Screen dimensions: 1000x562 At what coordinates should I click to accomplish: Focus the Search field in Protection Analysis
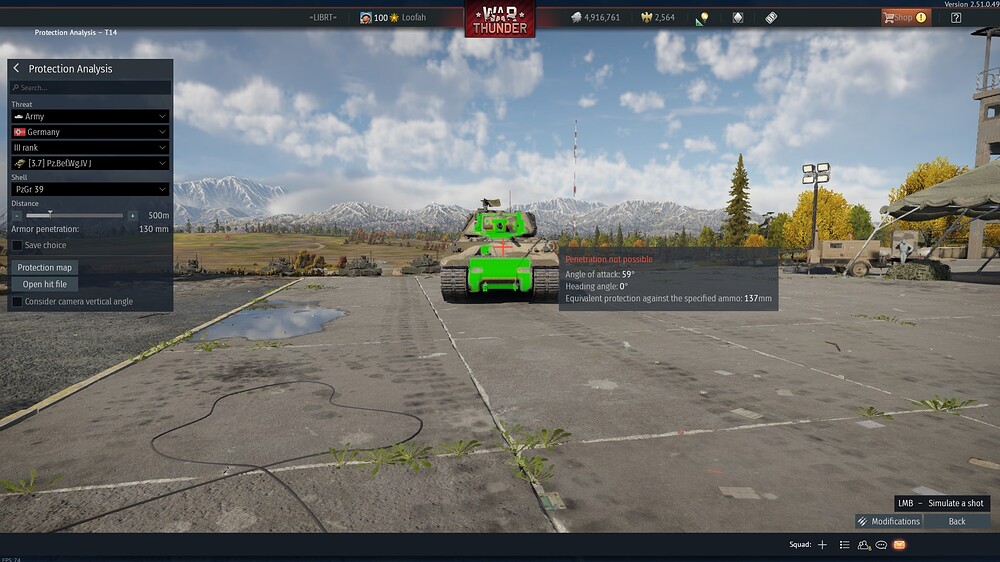click(x=90, y=88)
